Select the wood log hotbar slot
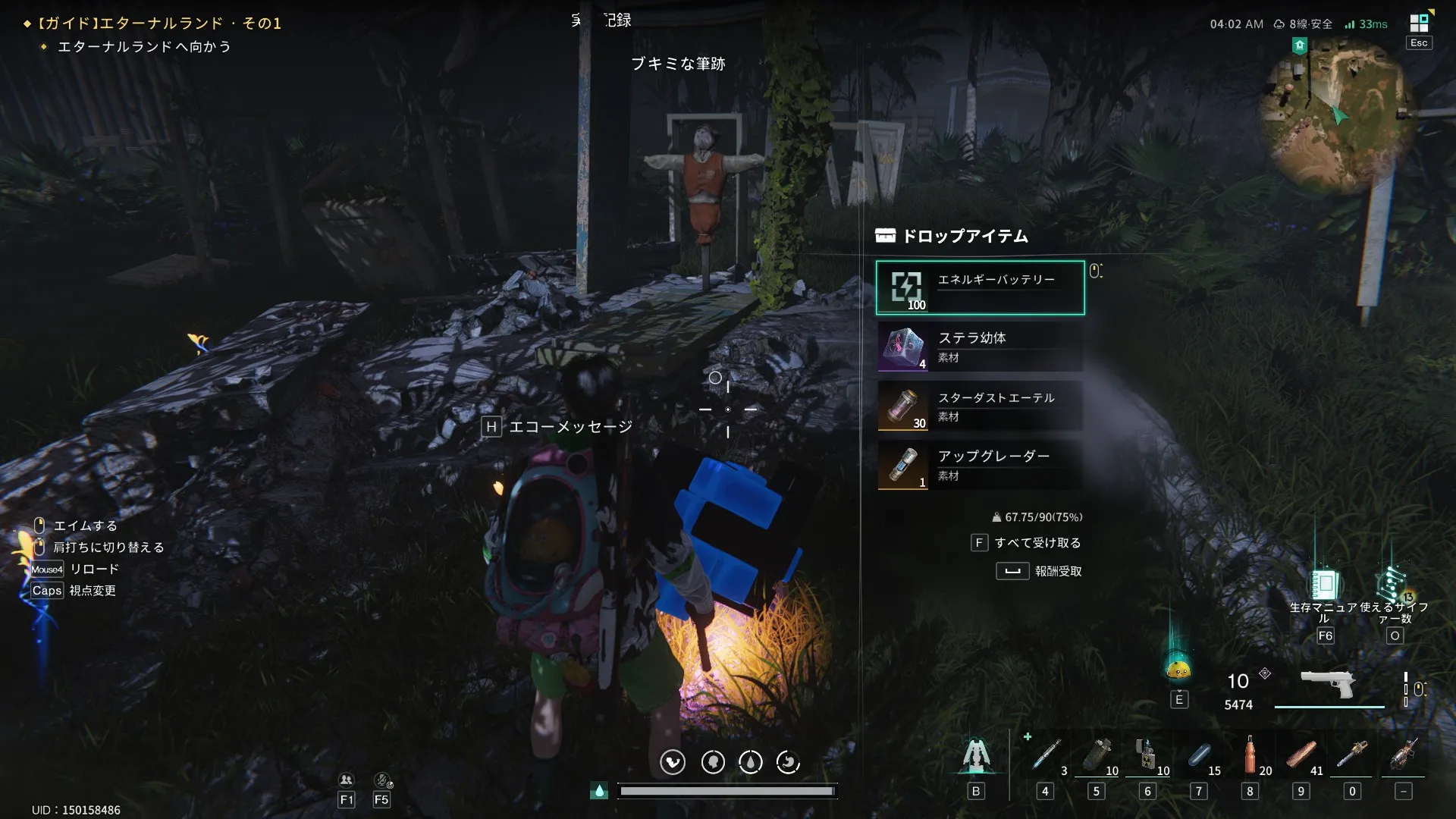Image resolution: width=1456 pixels, height=819 pixels. click(x=1301, y=755)
